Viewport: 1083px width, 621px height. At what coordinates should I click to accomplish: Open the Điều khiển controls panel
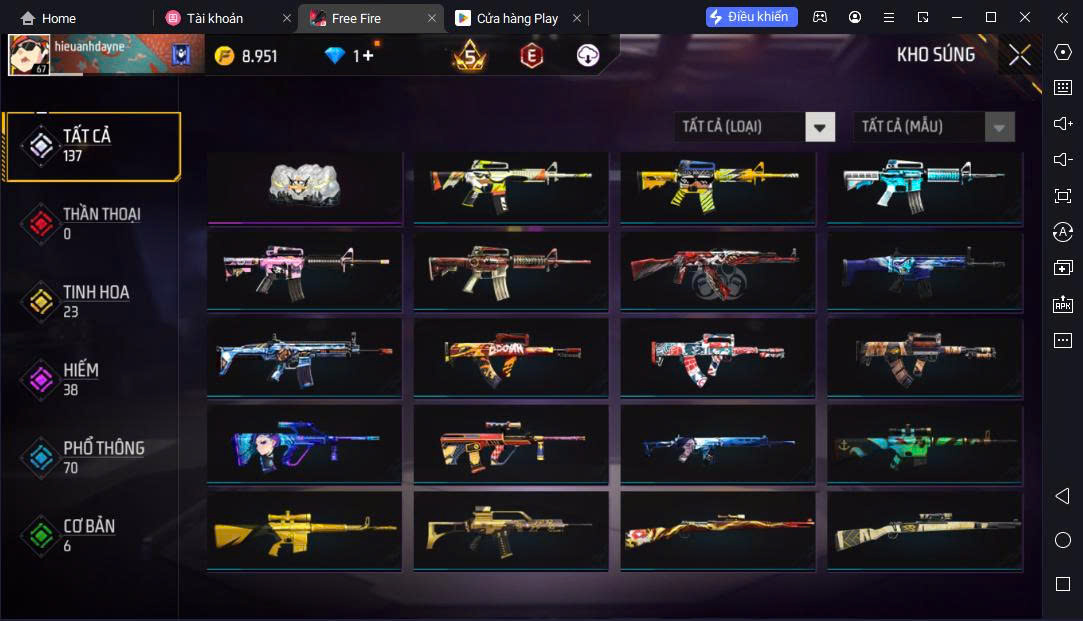pyautogui.click(x=752, y=17)
